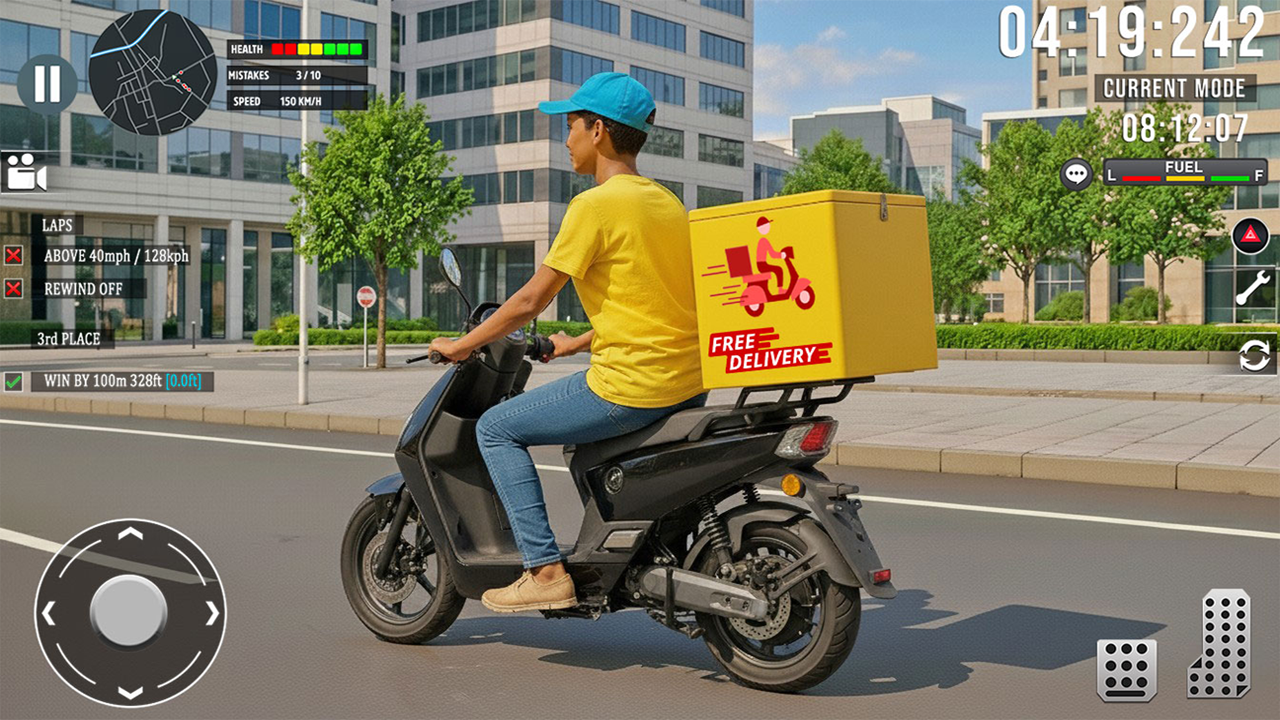Hit the brake pedal
This screenshot has width=1280, height=720.
click(1127, 669)
